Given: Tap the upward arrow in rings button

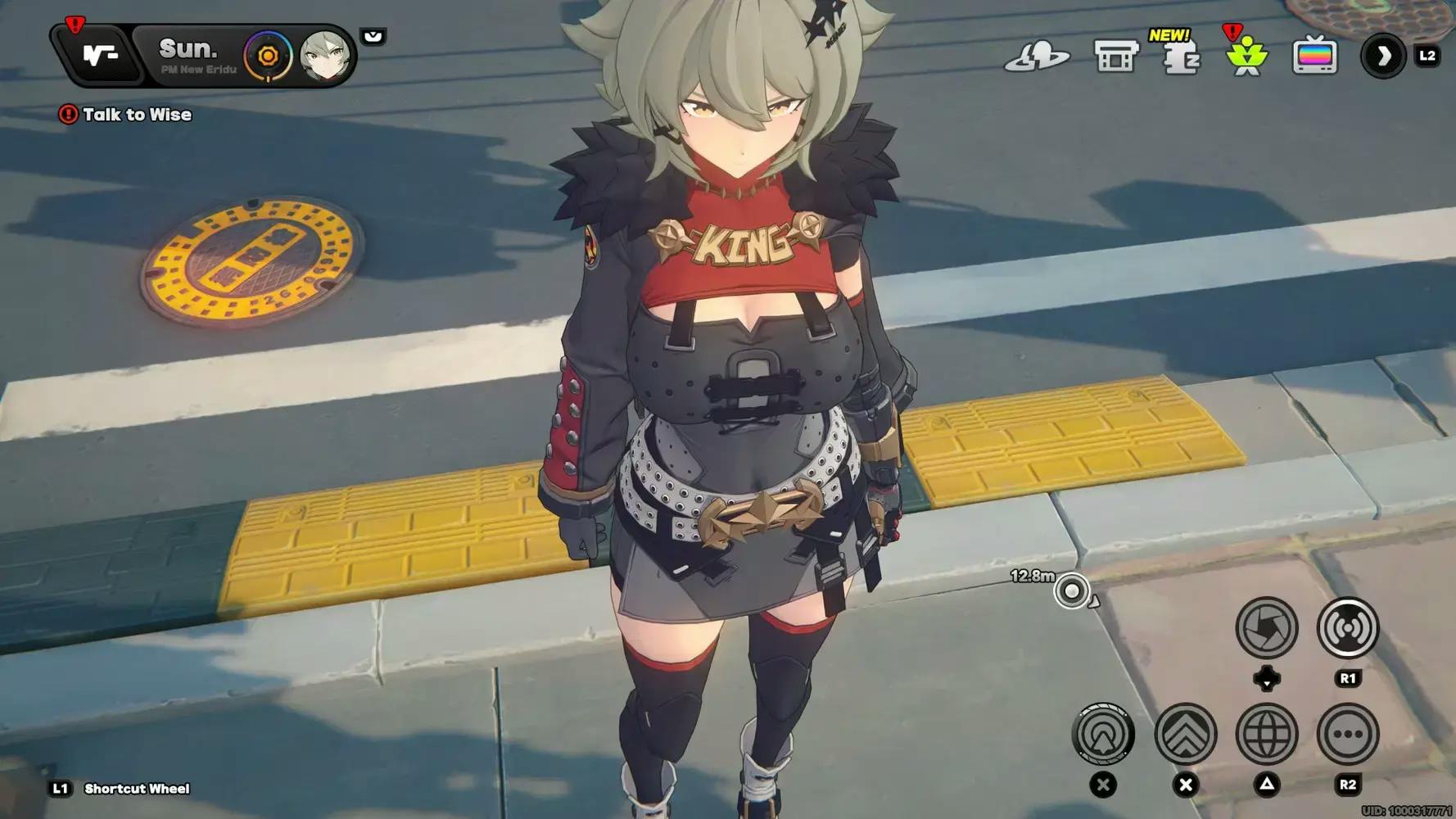Looking at the screenshot, I should click(x=1103, y=734).
